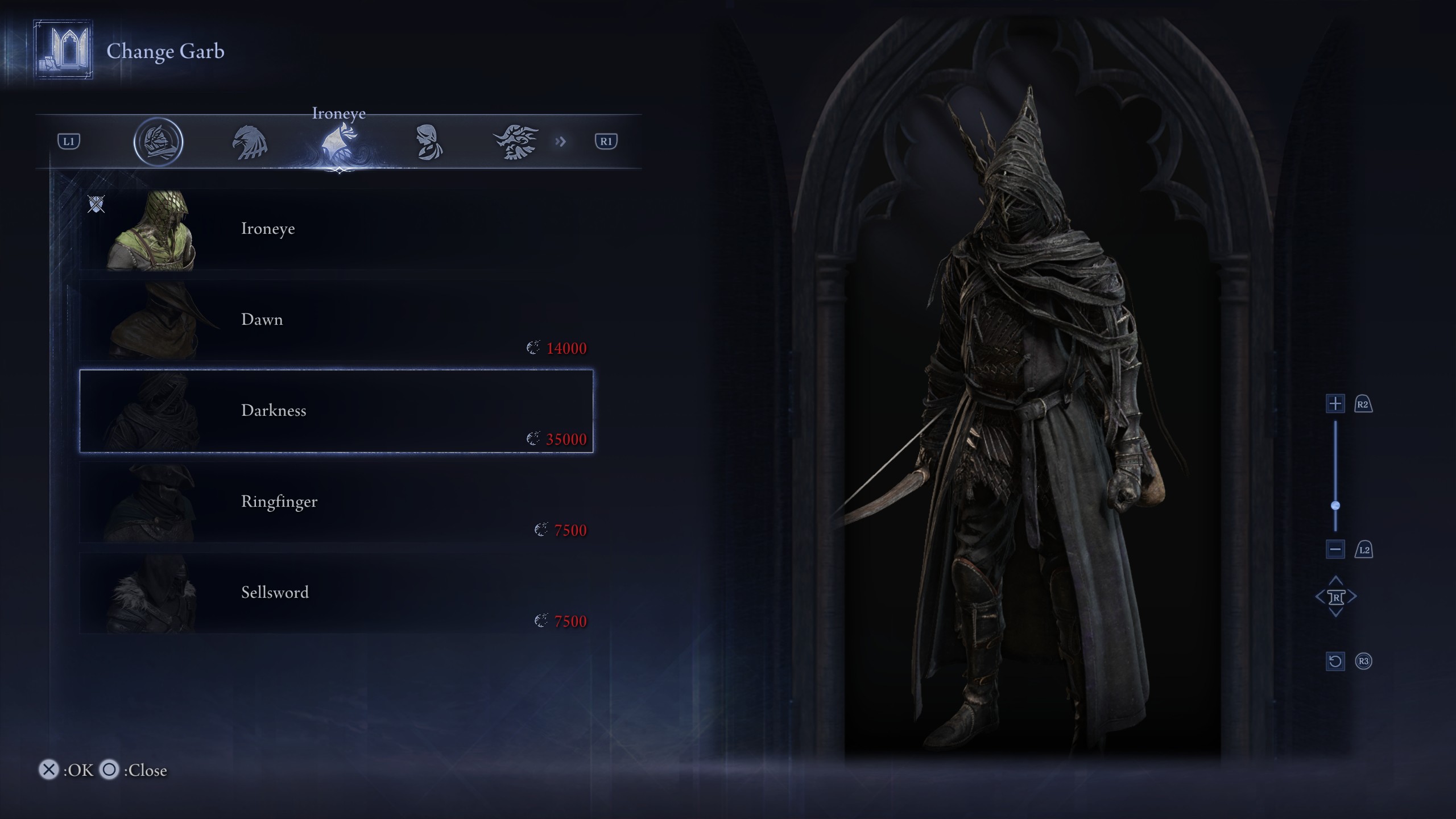Select the default Ironeye garb
This screenshot has height=819, width=1456.
pos(336,229)
